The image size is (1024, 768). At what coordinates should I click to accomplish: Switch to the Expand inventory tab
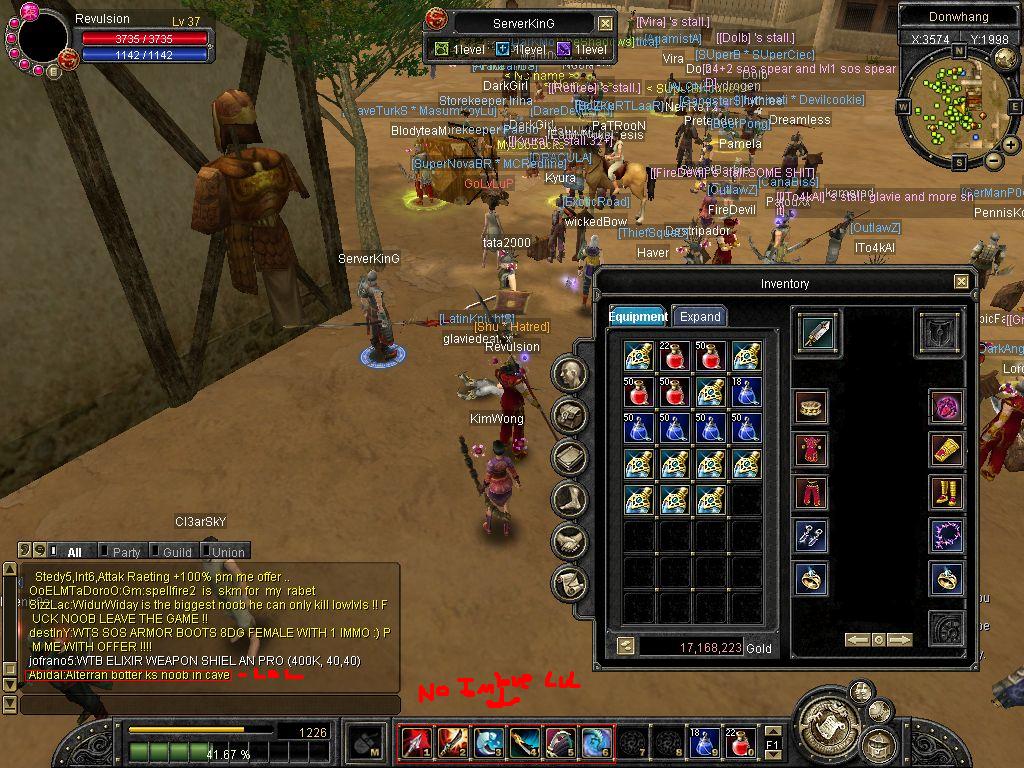coord(700,316)
